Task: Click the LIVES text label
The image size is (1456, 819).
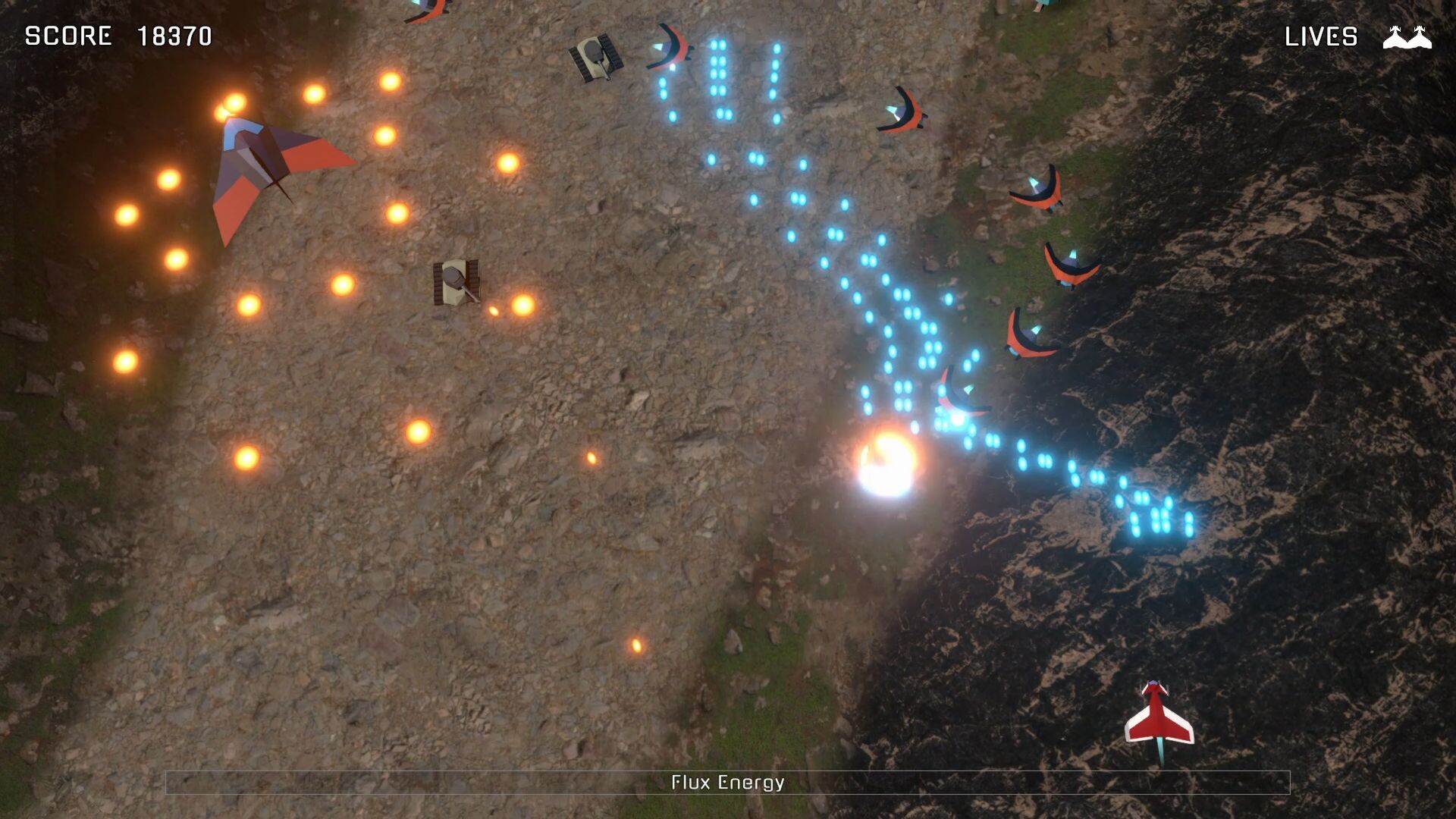Action: 1321,36
